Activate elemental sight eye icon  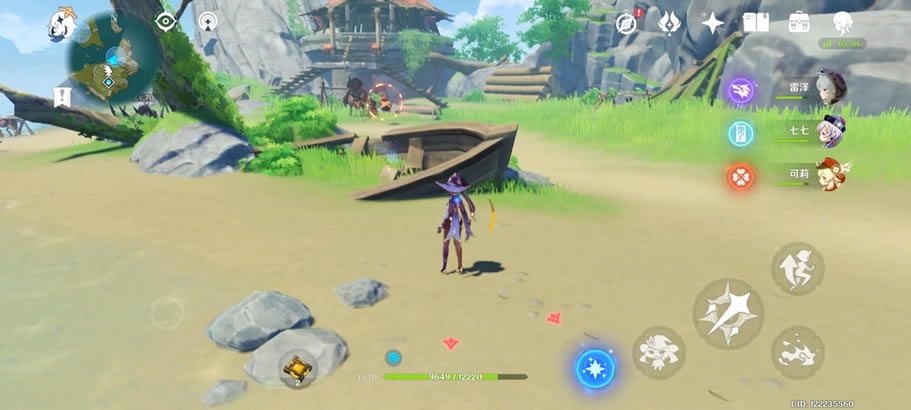tap(165, 21)
